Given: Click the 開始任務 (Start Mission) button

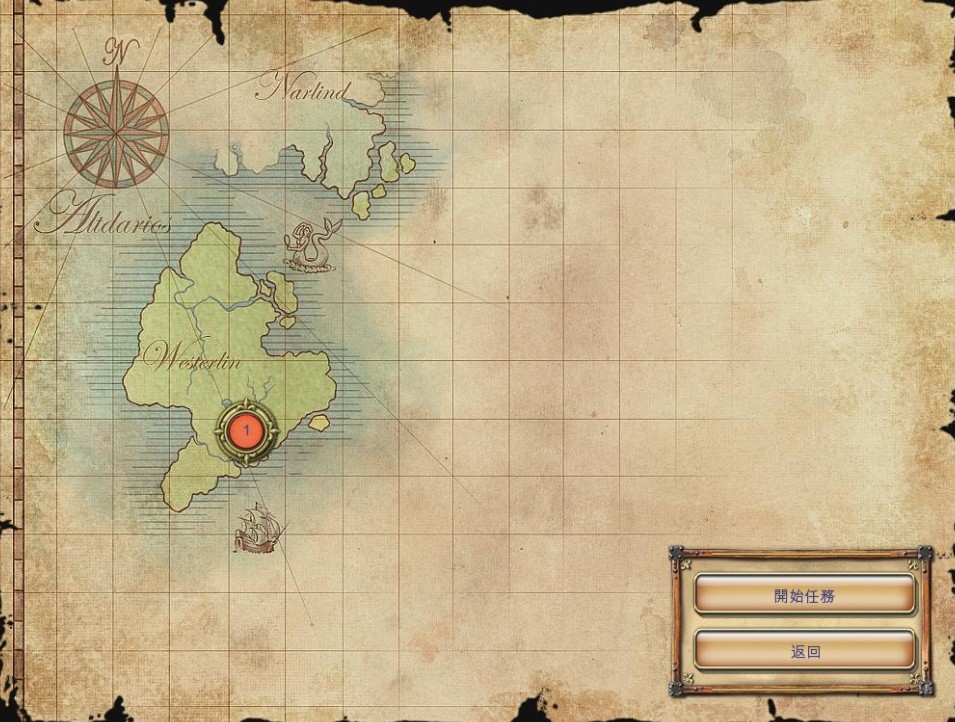Looking at the screenshot, I should pos(804,595).
